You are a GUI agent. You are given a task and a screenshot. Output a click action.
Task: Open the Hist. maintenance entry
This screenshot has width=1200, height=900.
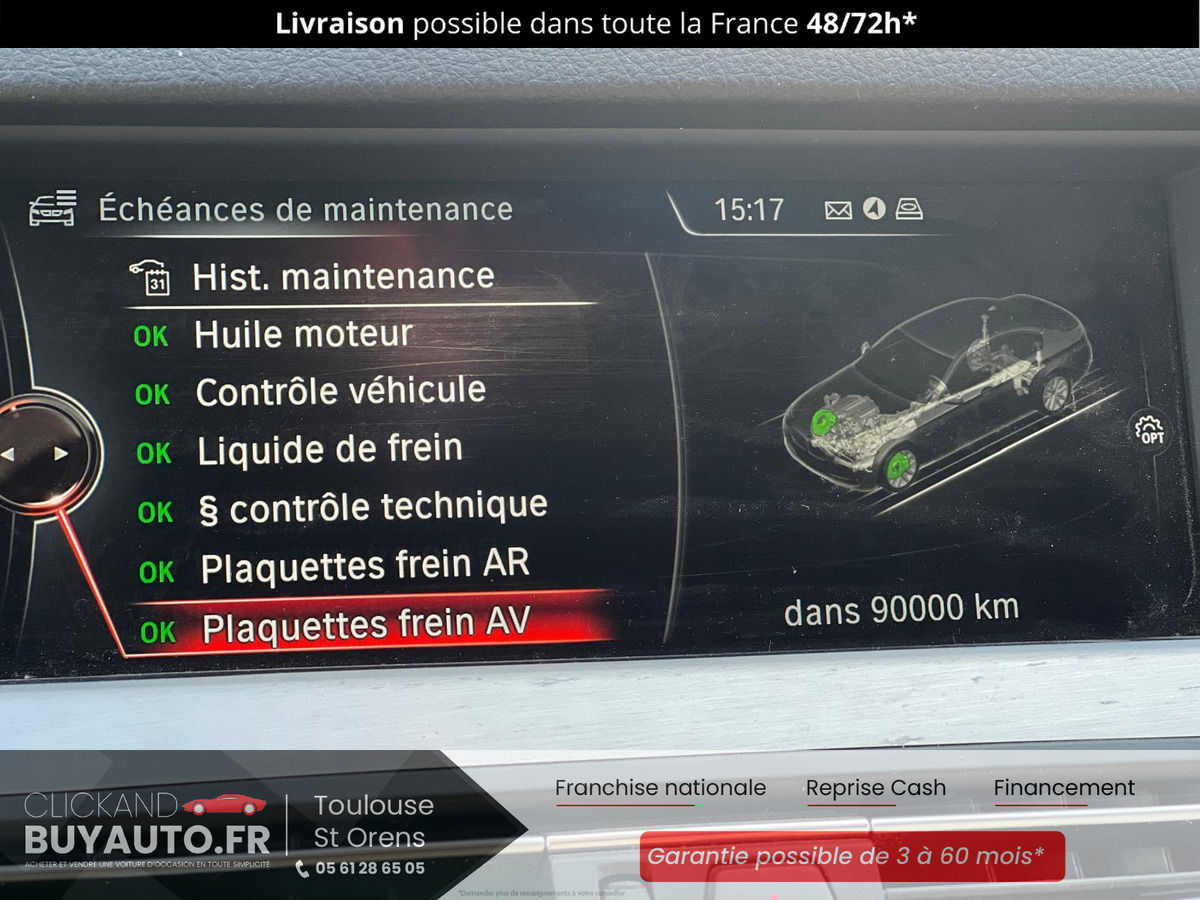(342, 277)
